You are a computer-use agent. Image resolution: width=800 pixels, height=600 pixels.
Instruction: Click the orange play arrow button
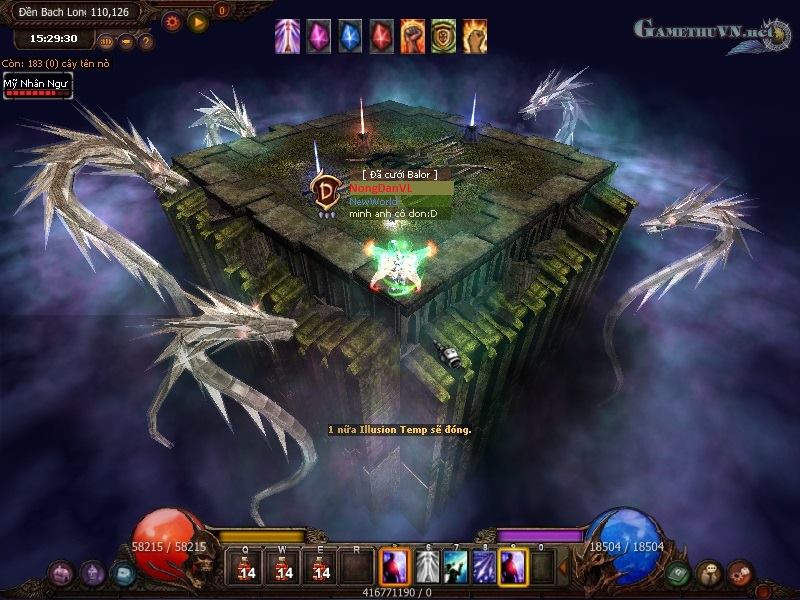[198, 20]
